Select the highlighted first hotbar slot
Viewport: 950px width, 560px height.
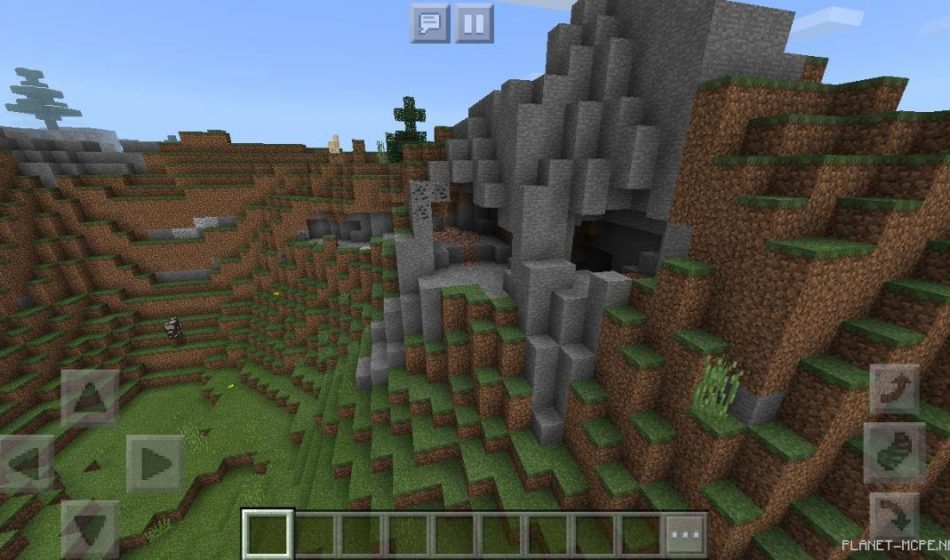pyautogui.click(x=268, y=533)
